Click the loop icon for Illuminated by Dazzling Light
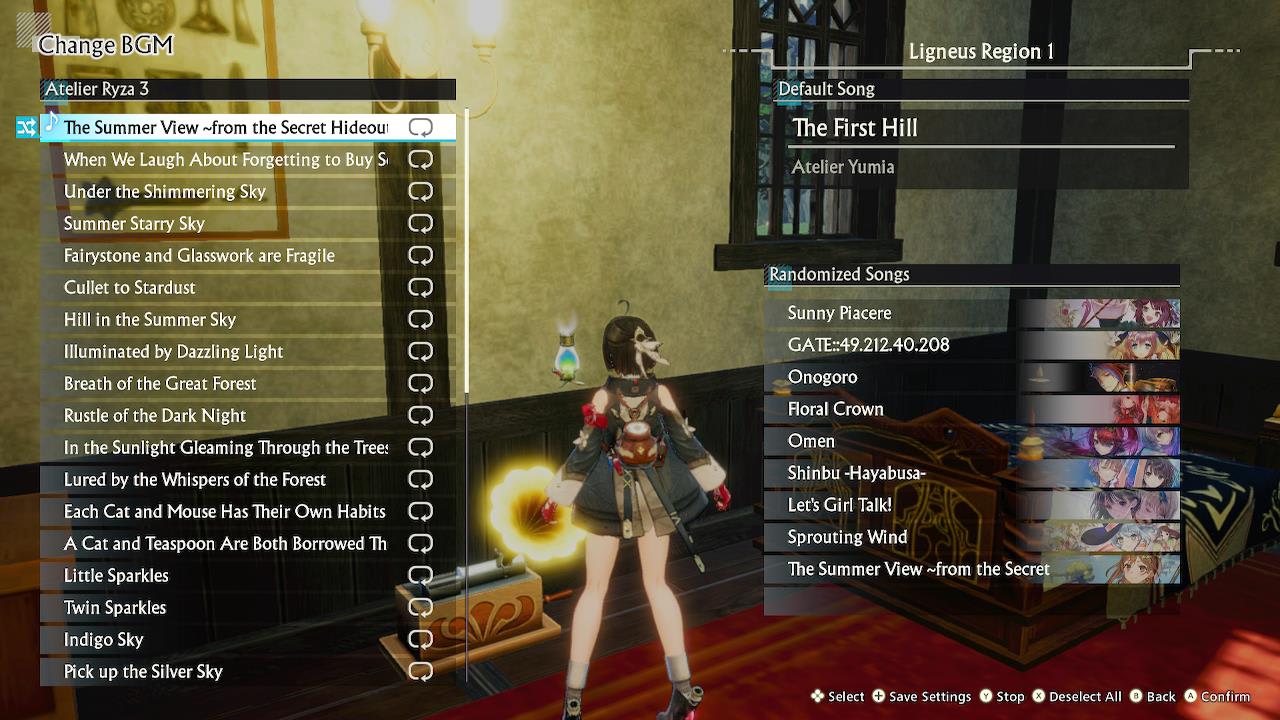The height and width of the screenshot is (720, 1280). click(x=420, y=351)
